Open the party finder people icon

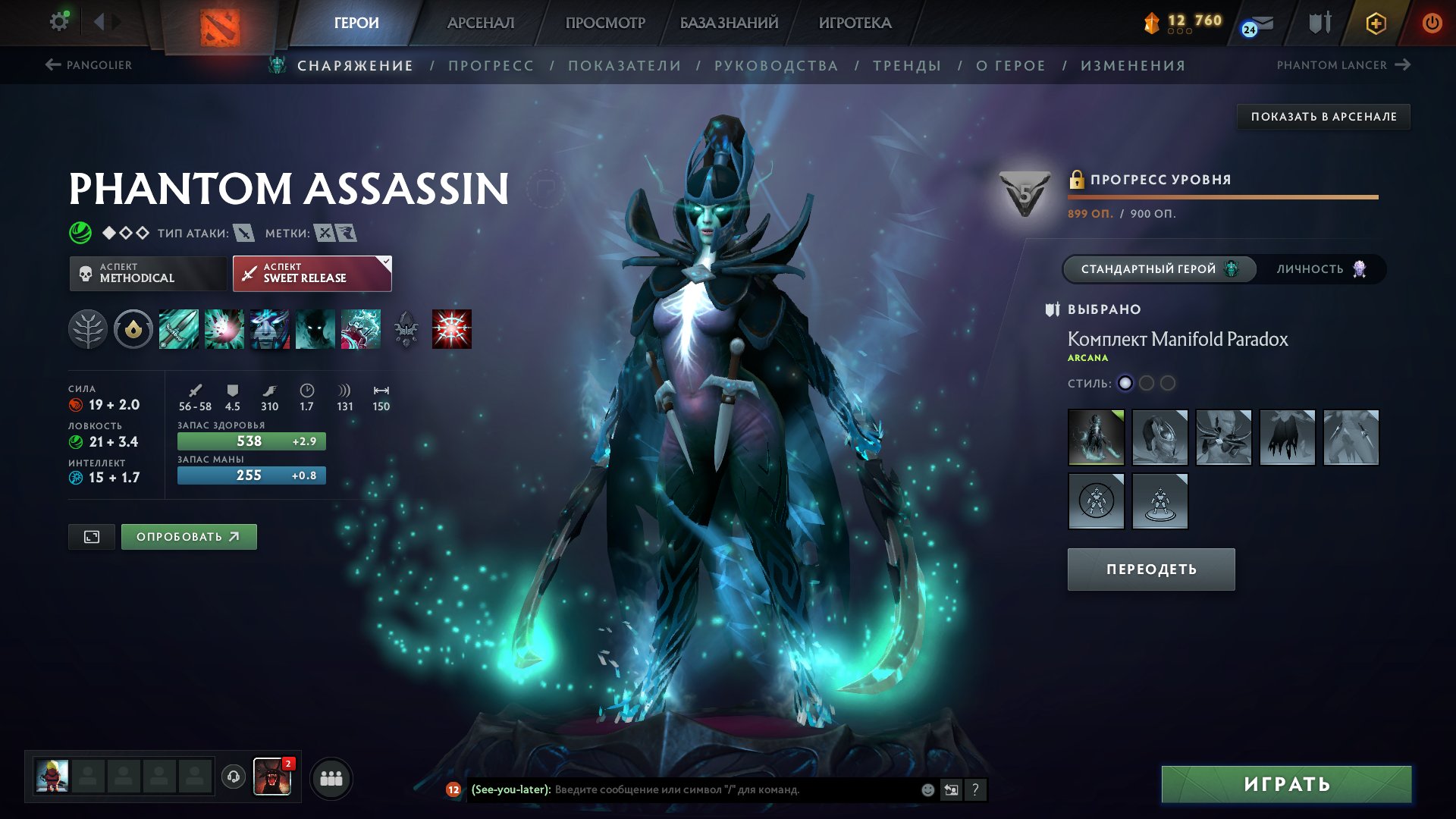coord(330,777)
